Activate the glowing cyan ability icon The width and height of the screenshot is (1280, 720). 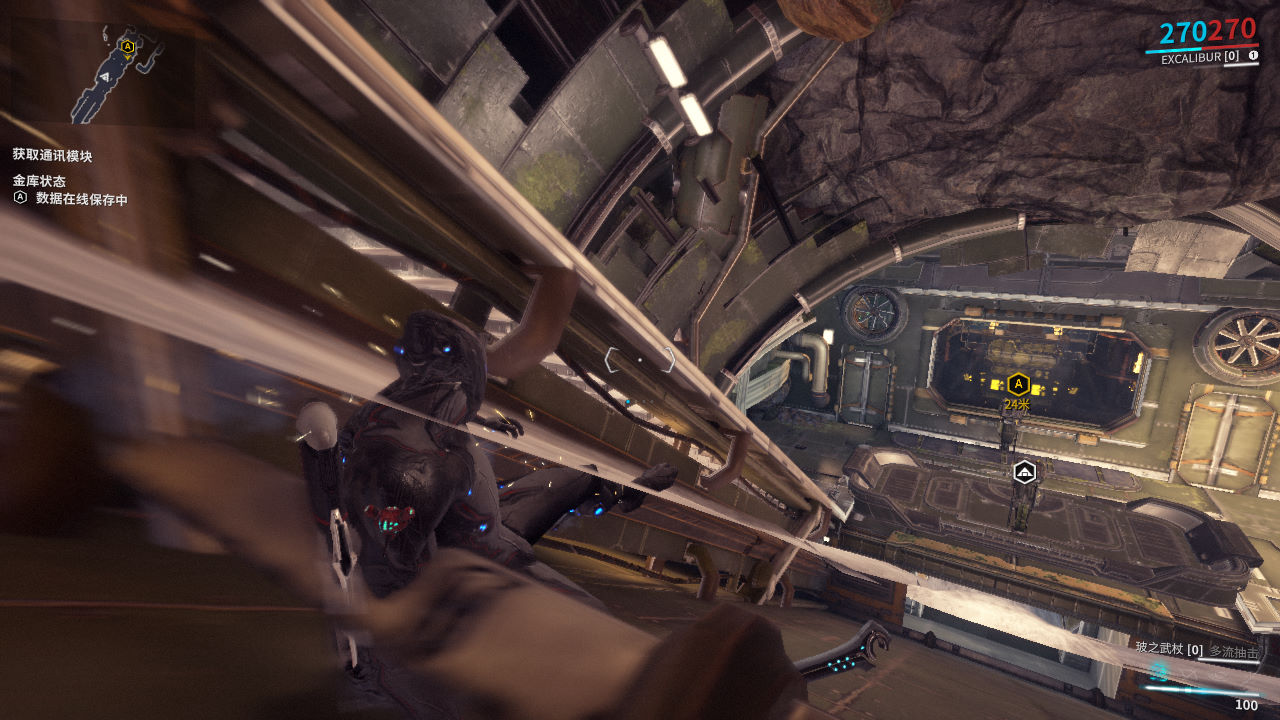[1158, 671]
